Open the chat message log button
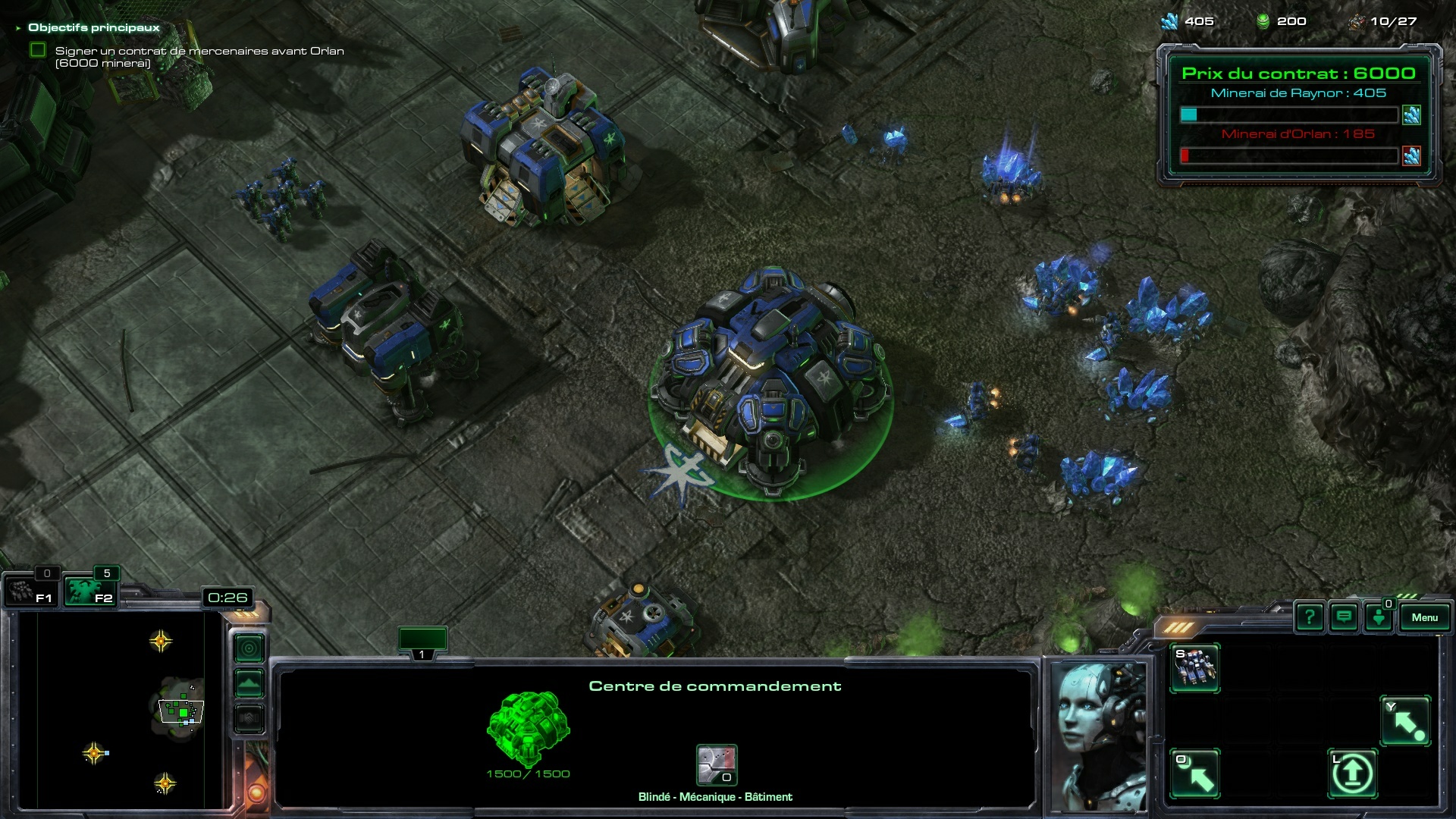The width and height of the screenshot is (1456, 819). 1344,617
